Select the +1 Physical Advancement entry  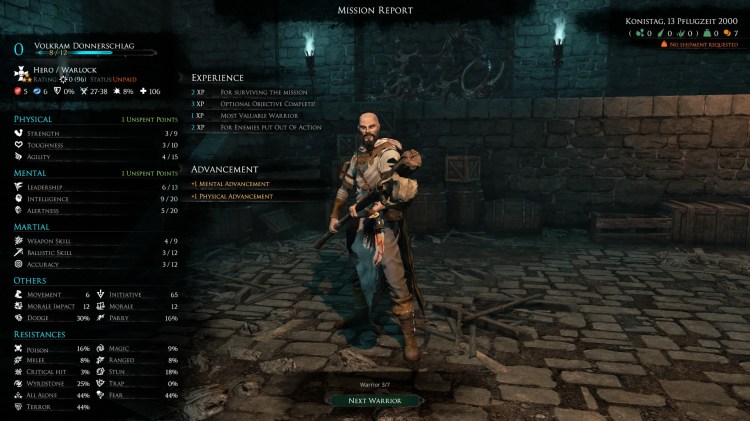233,196
